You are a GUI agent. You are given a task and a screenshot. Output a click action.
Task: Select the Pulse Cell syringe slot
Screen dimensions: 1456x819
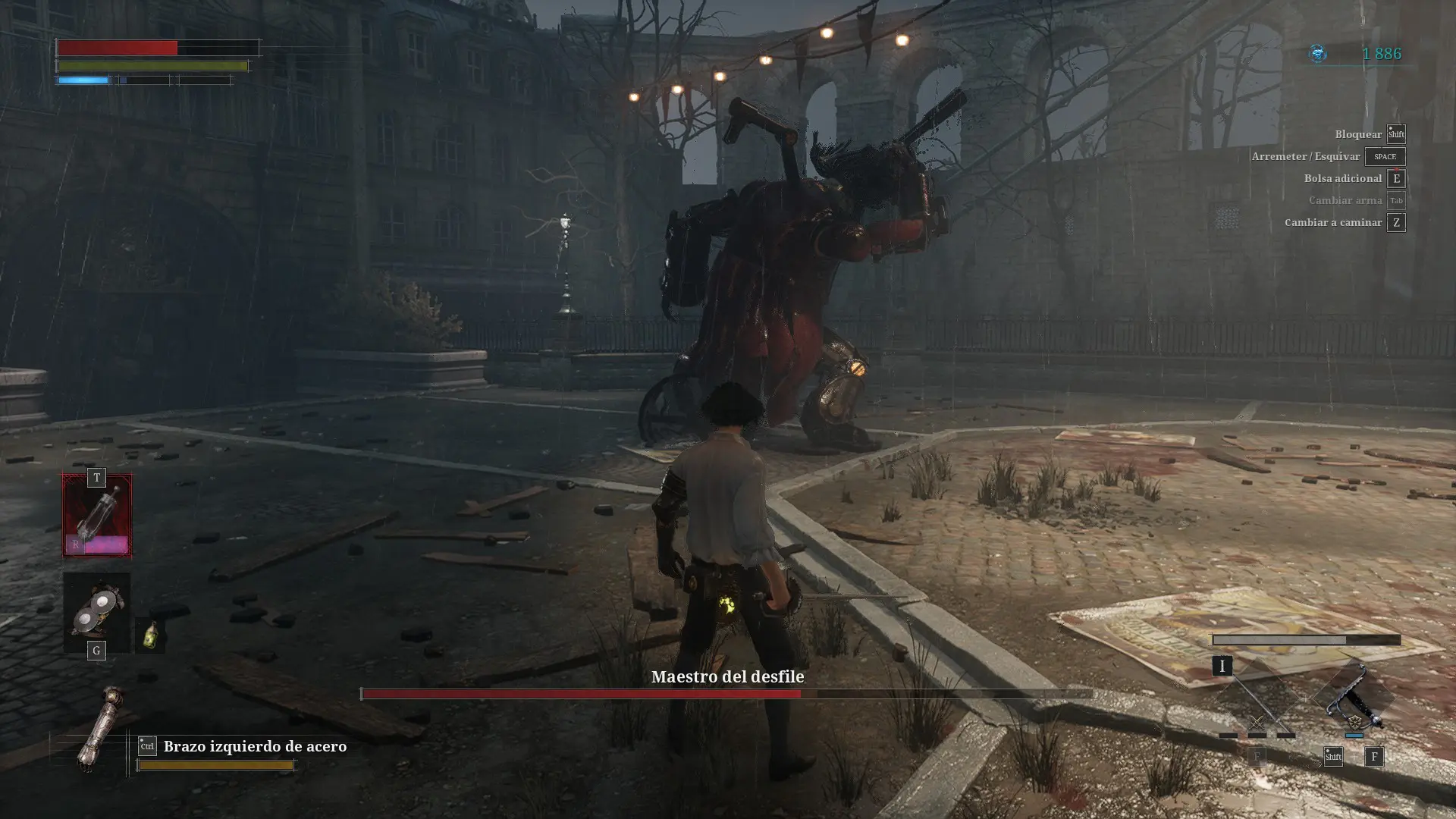[x=96, y=516]
